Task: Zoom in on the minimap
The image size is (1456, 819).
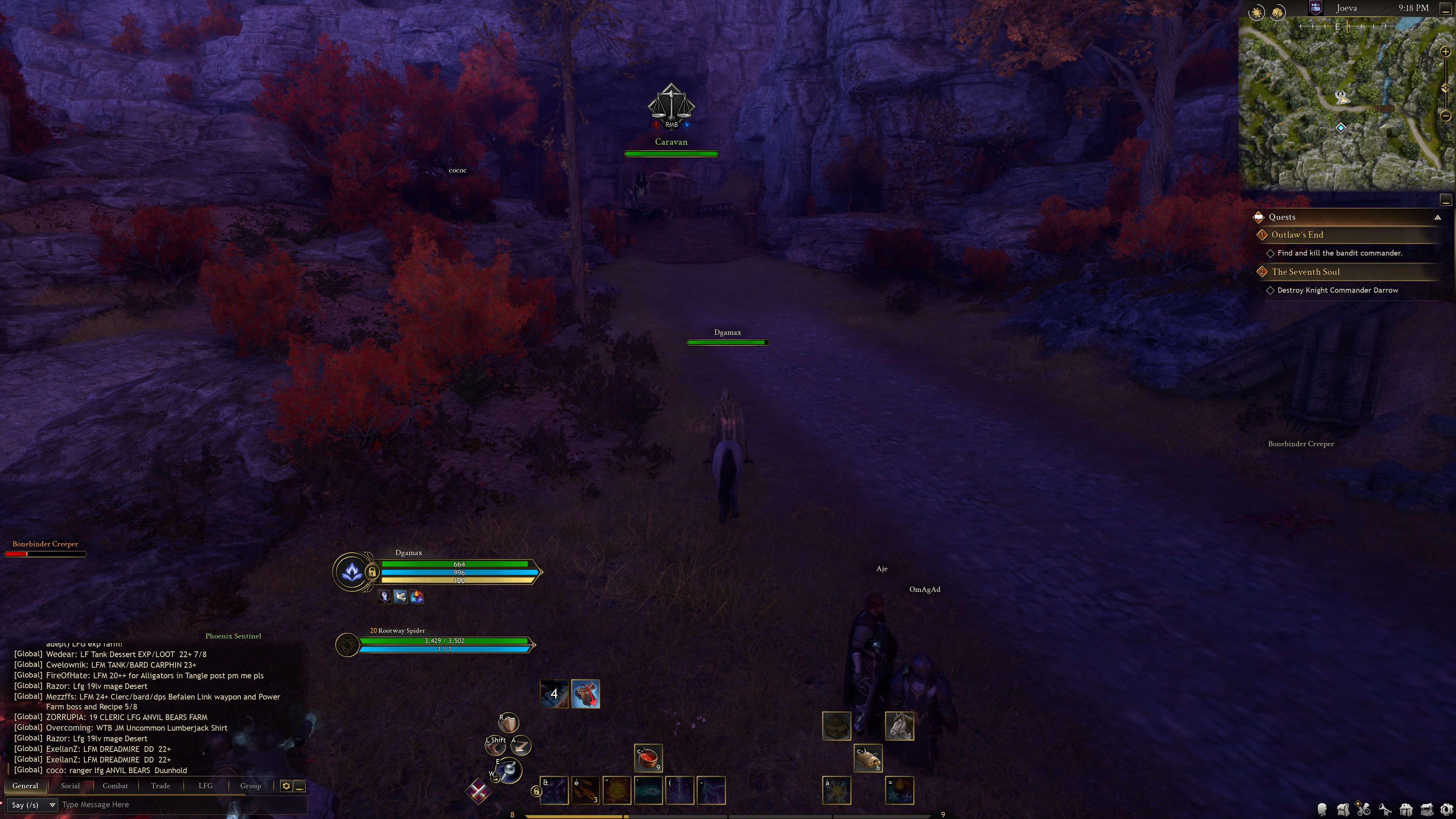Action: click(1445, 52)
